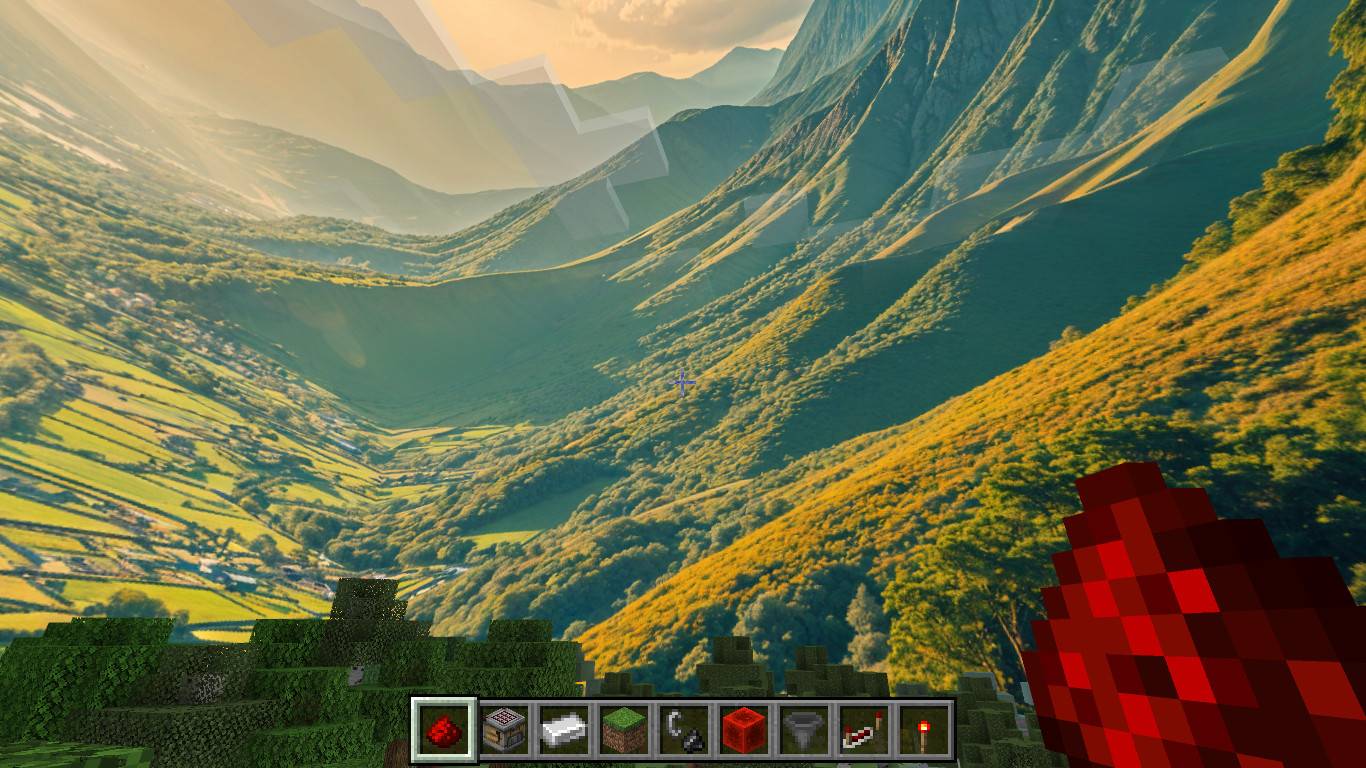Click the grid pattern atop the crafting table icon
This screenshot has height=768, width=1366.
[x=503, y=714]
